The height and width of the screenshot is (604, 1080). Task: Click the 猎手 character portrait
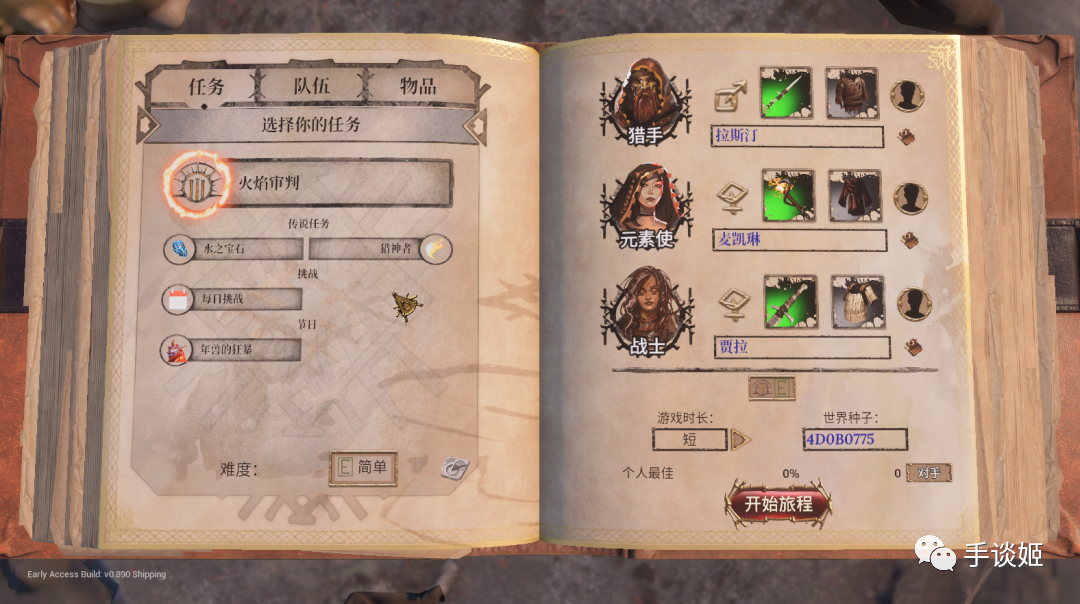(645, 100)
